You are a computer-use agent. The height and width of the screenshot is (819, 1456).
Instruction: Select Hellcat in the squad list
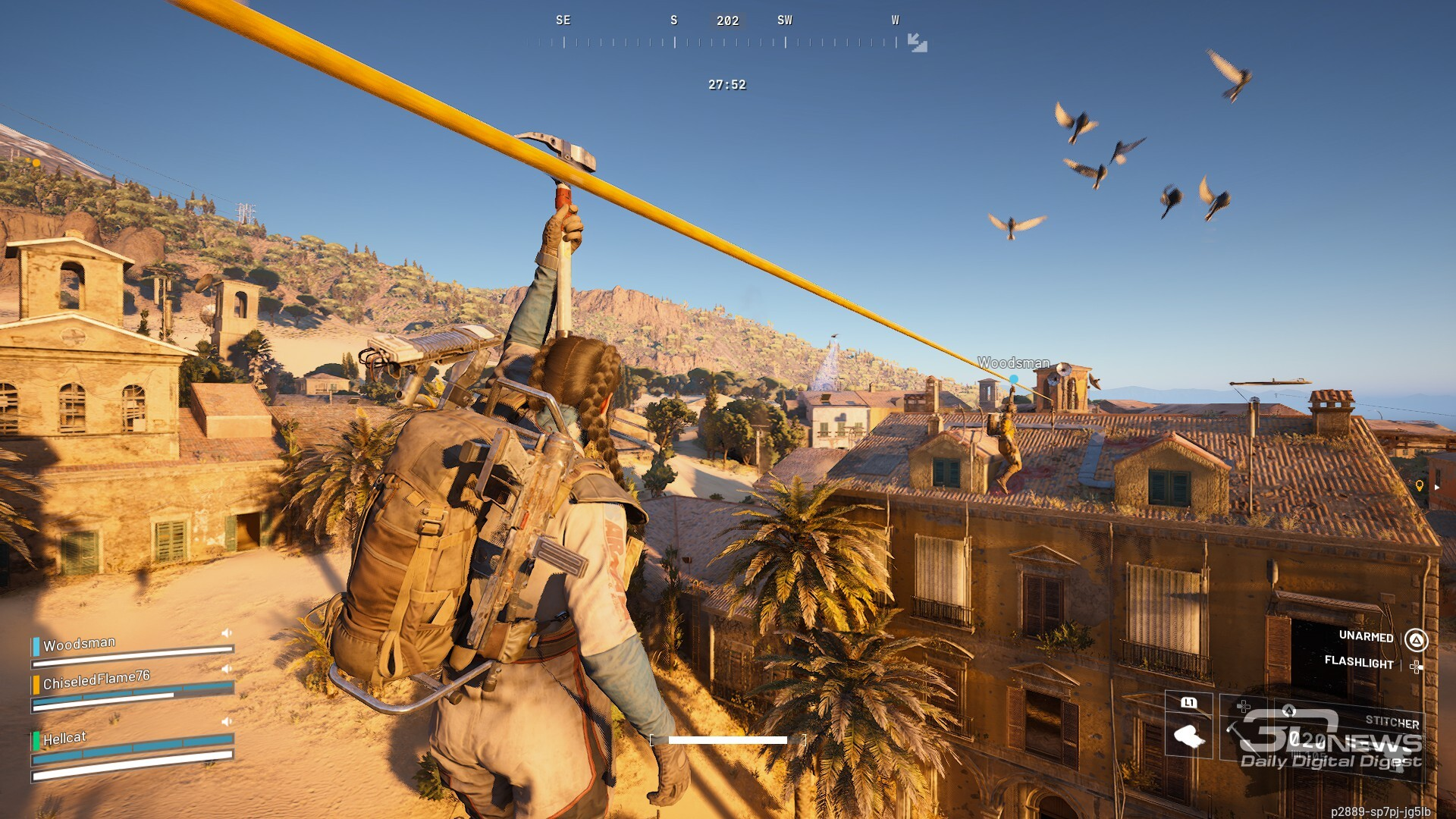(64, 738)
